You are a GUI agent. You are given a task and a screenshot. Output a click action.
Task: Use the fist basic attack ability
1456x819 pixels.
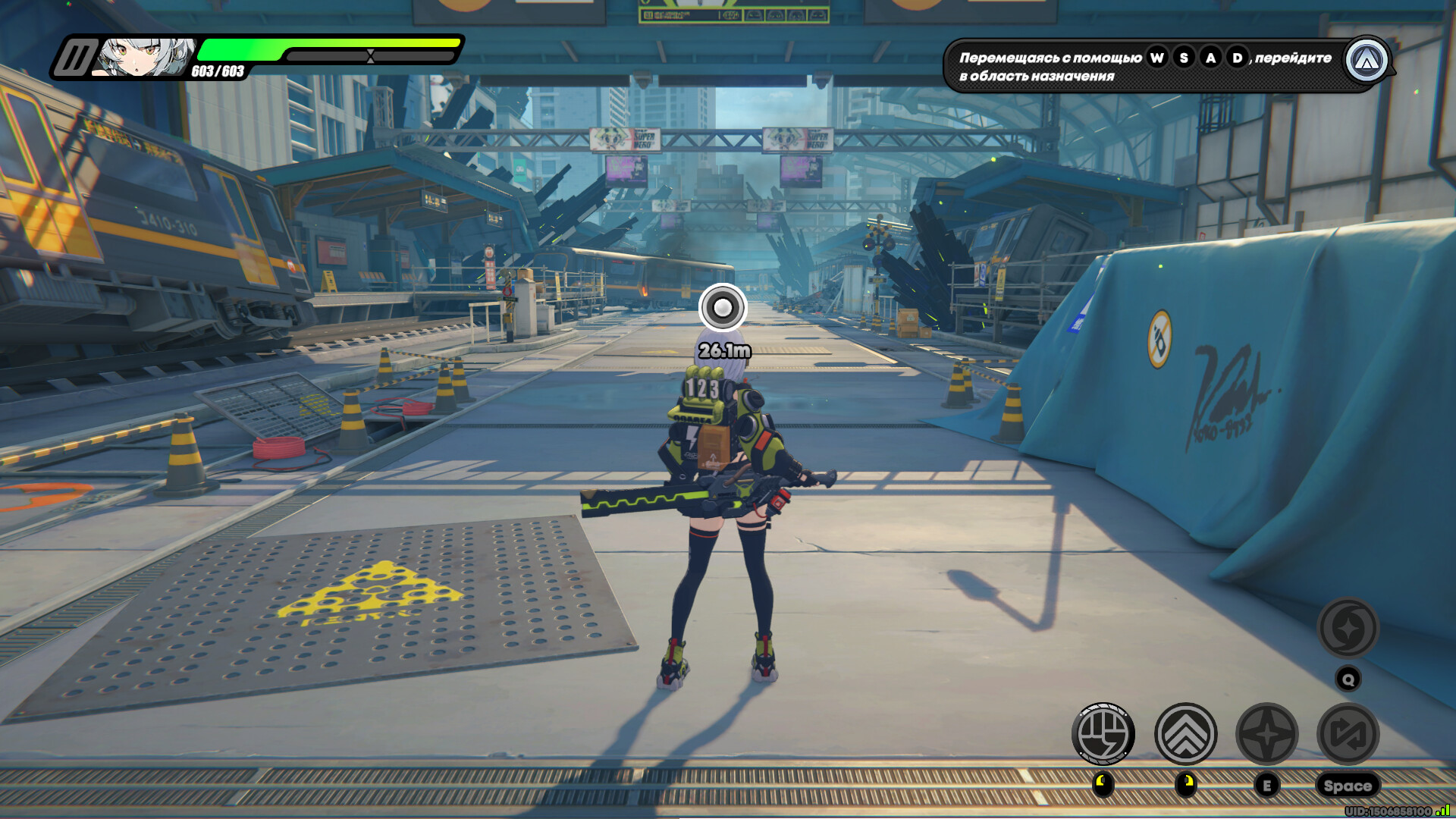1103,733
